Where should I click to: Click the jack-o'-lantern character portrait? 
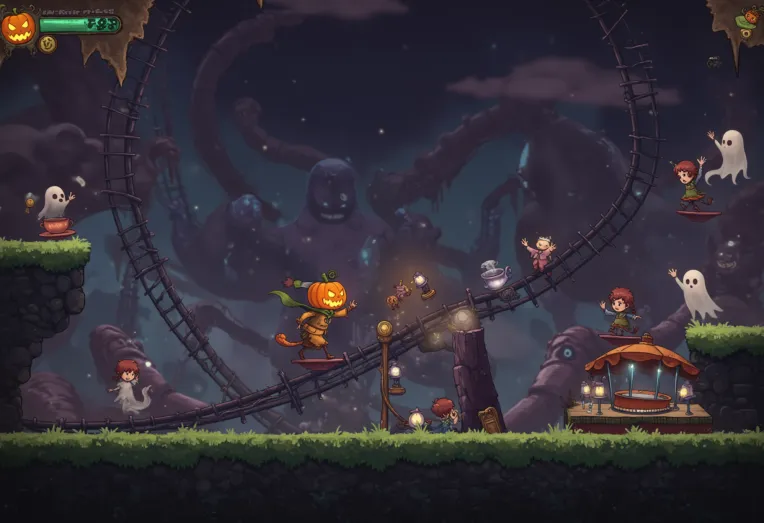18,27
